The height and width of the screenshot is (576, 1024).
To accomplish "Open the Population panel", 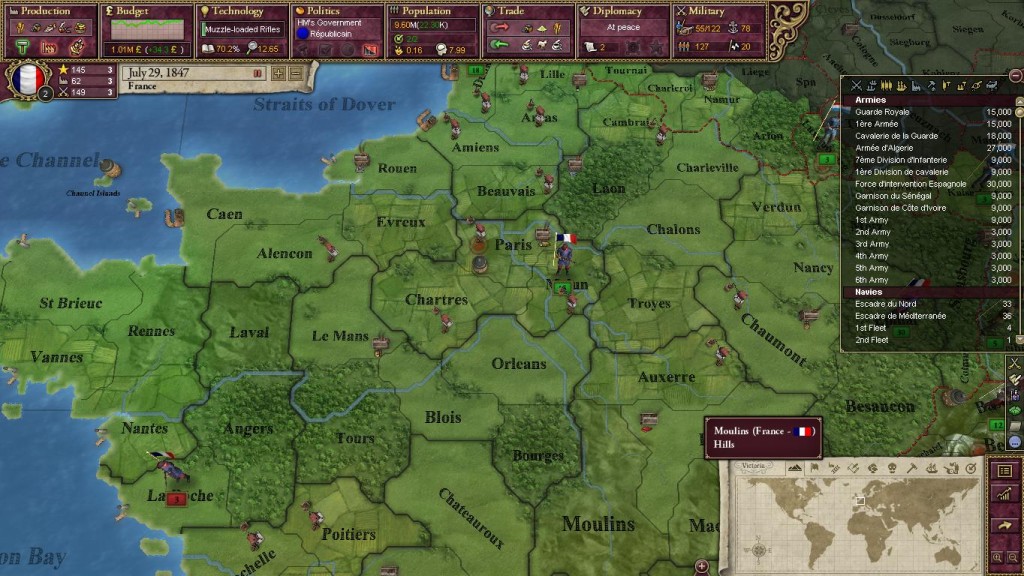I will pos(427,11).
